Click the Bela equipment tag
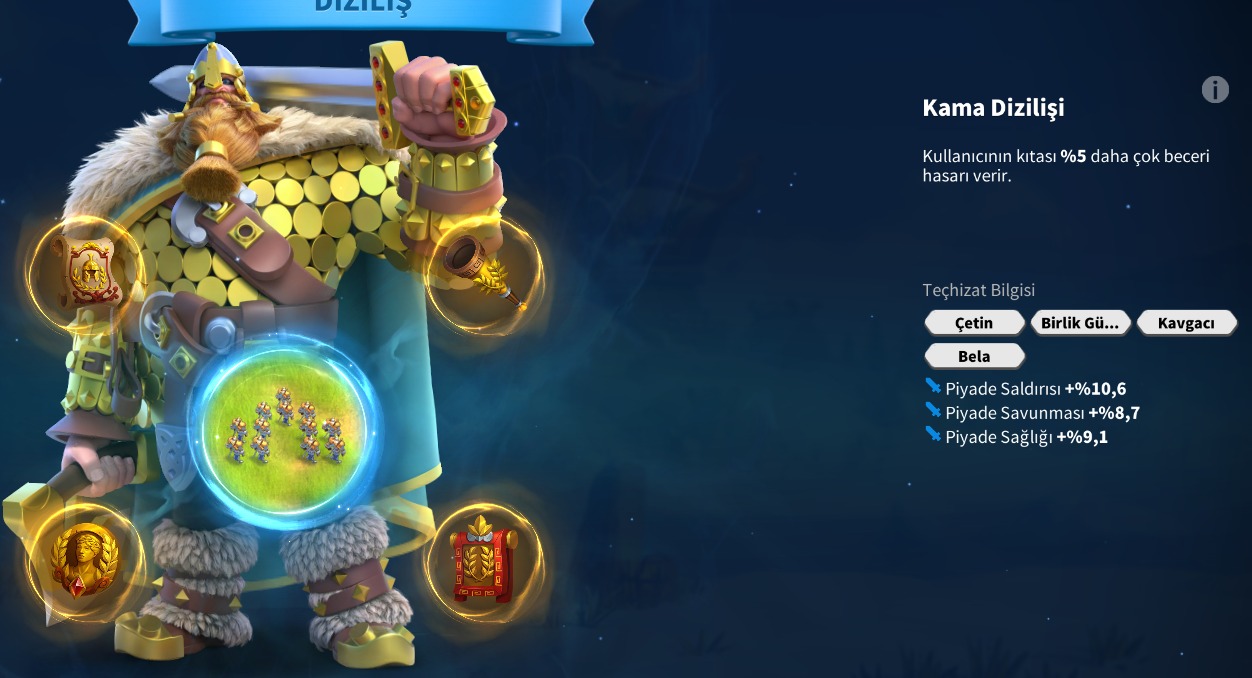 974,356
